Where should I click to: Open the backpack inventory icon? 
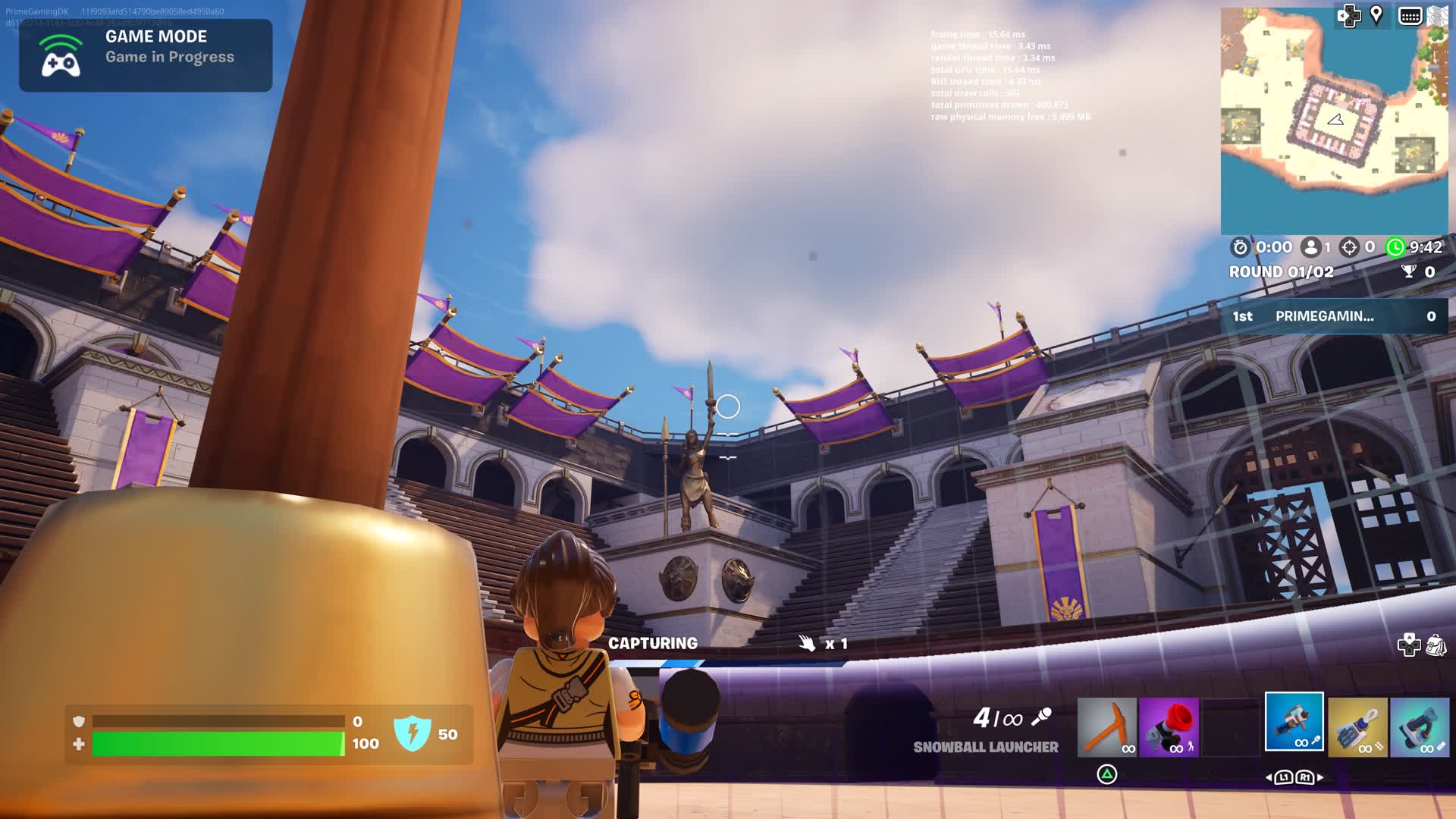pos(1436,645)
